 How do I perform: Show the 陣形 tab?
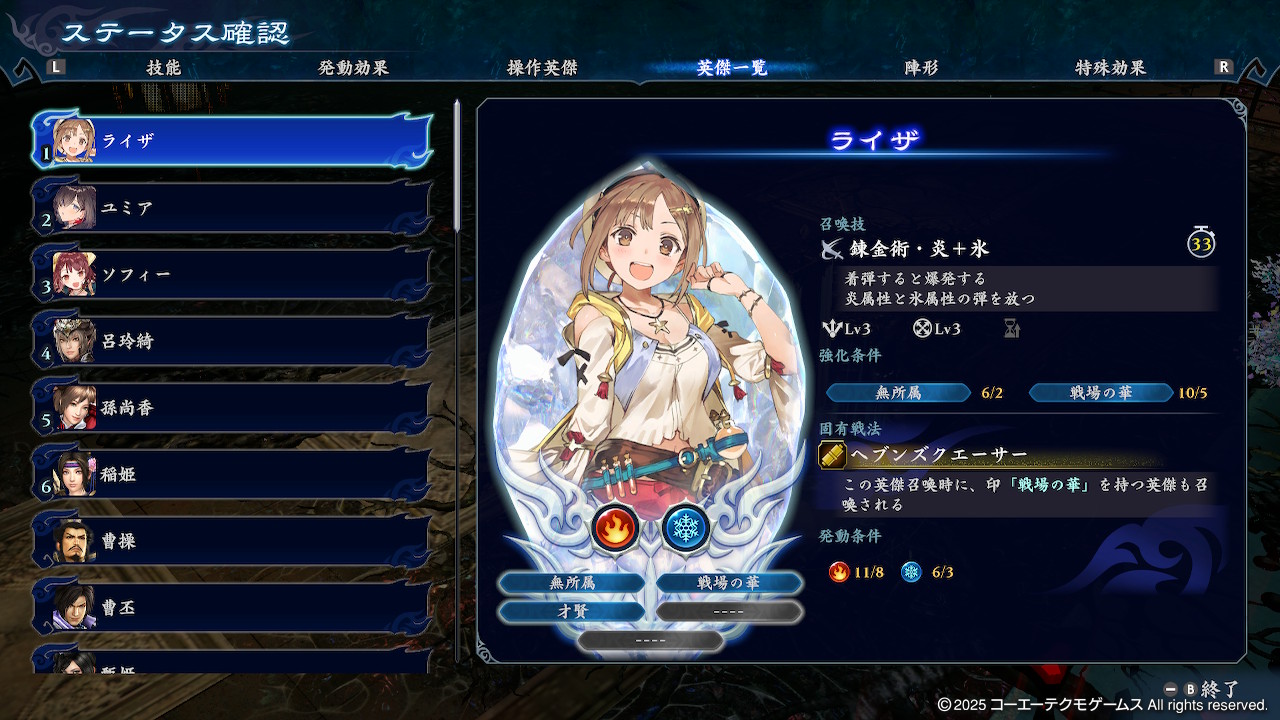(921, 68)
